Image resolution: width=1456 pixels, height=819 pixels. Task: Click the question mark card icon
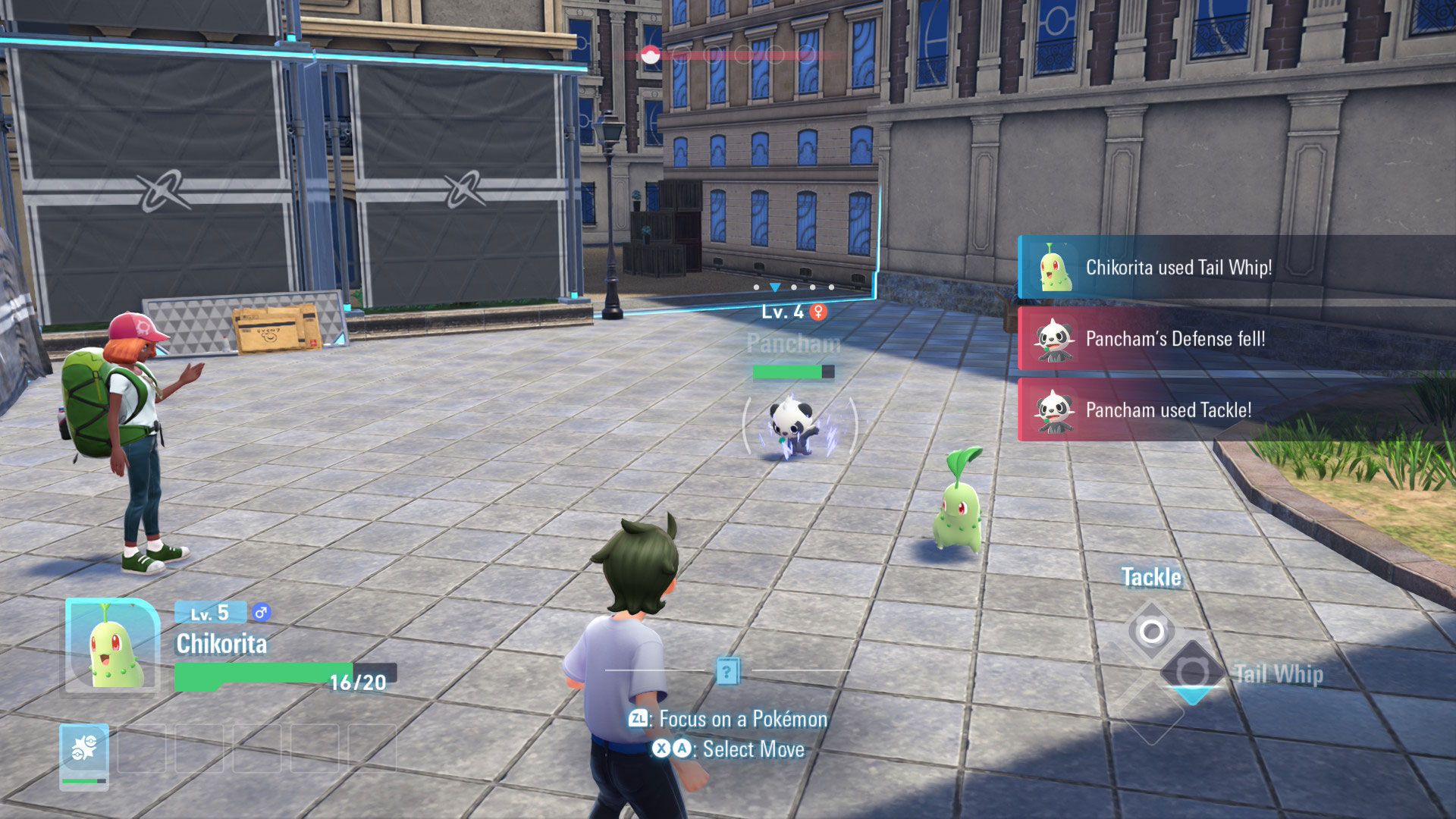click(727, 670)
